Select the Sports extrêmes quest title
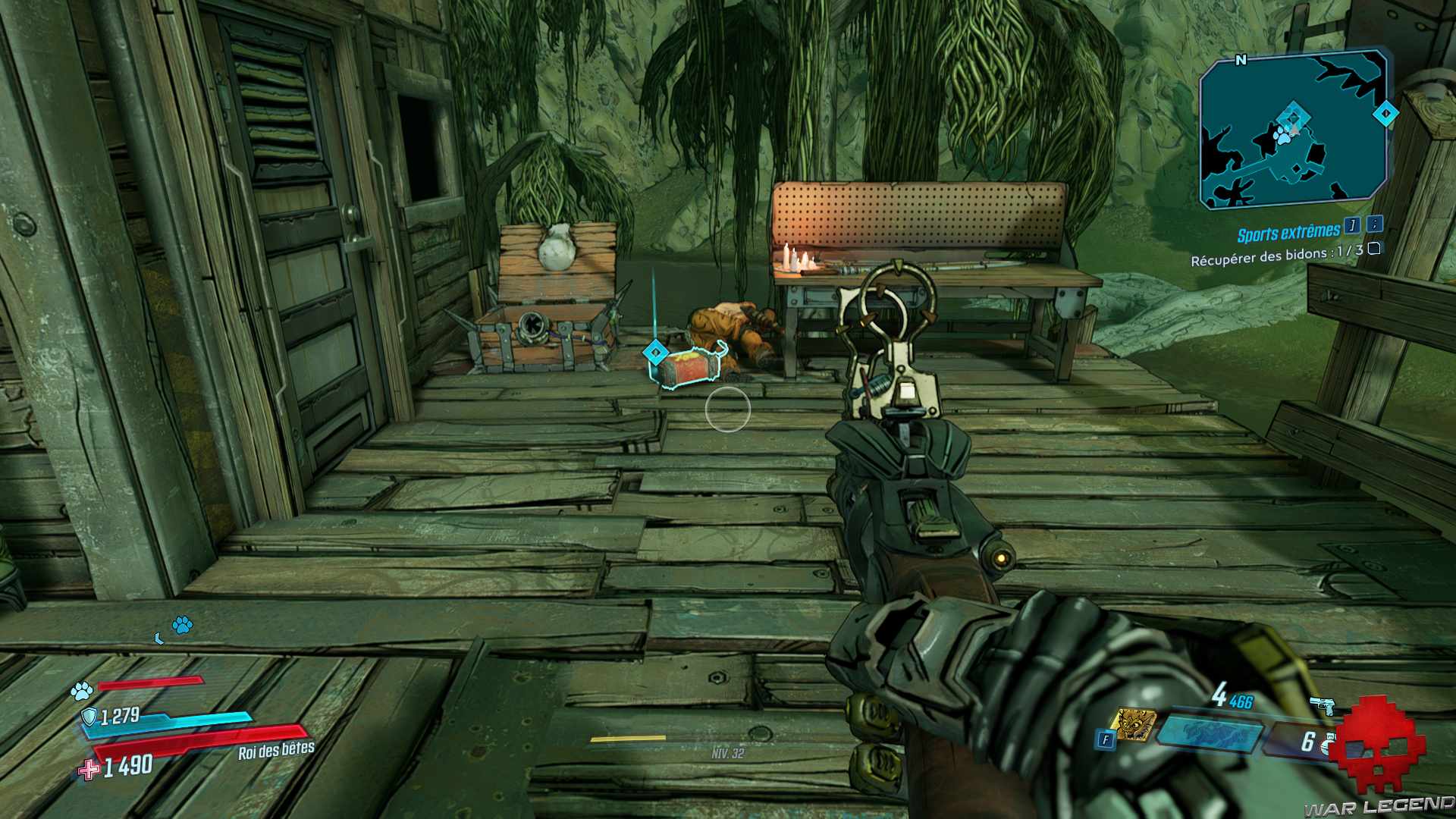This screenshot has height=819, width=1456. (1289, 233)
